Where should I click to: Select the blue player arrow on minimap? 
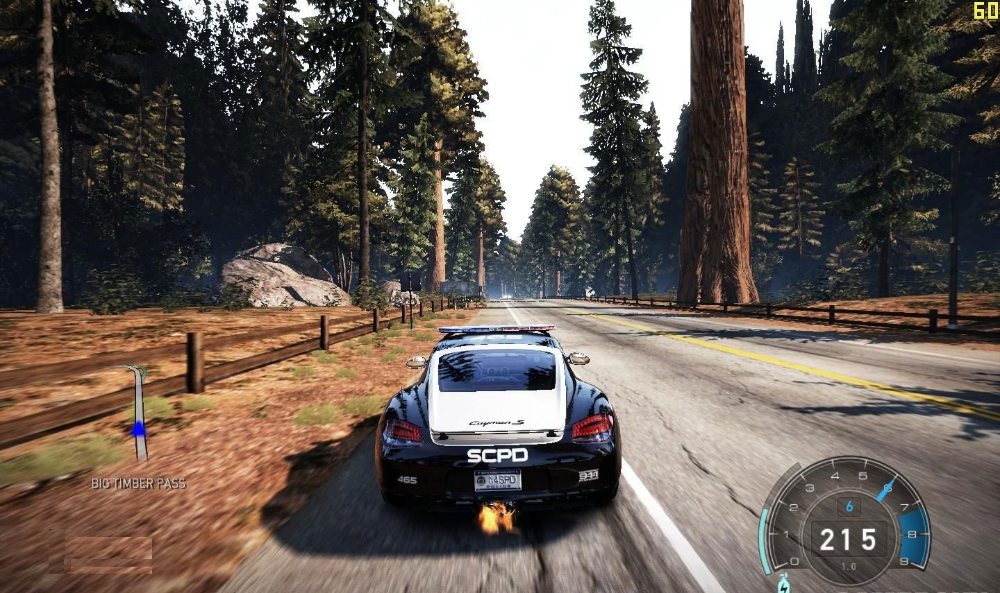click(138, 428)
